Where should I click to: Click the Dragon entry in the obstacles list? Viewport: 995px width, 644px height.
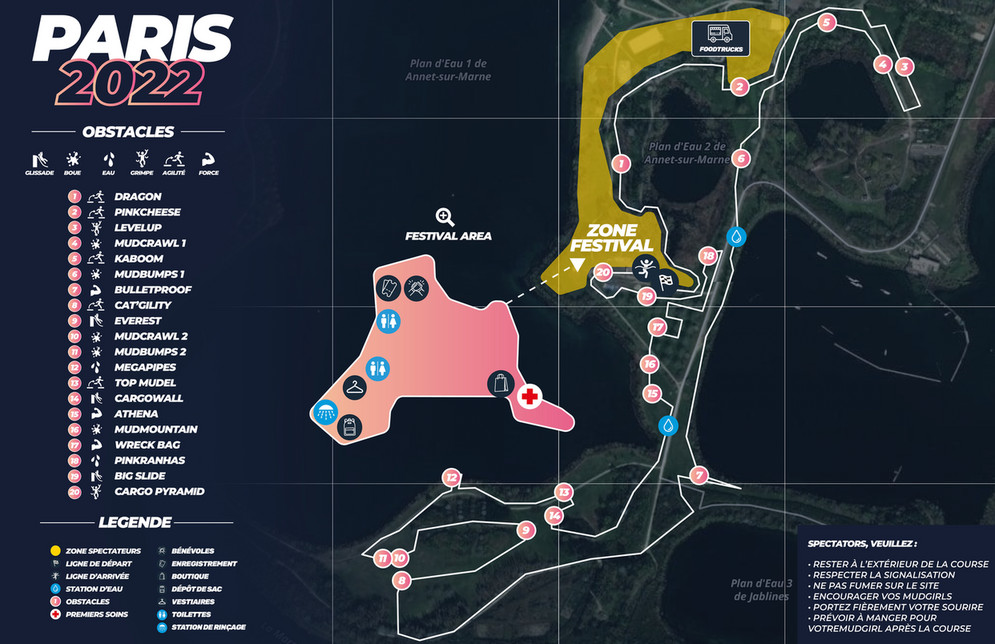(137, 197)
